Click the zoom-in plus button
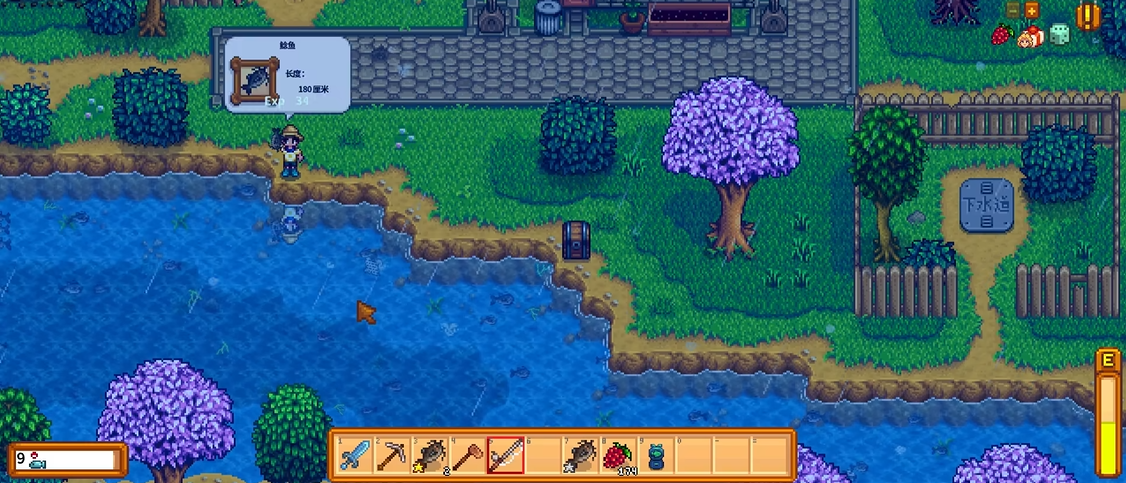This screenshot has height=483, width=1126. coord(1032,10)
